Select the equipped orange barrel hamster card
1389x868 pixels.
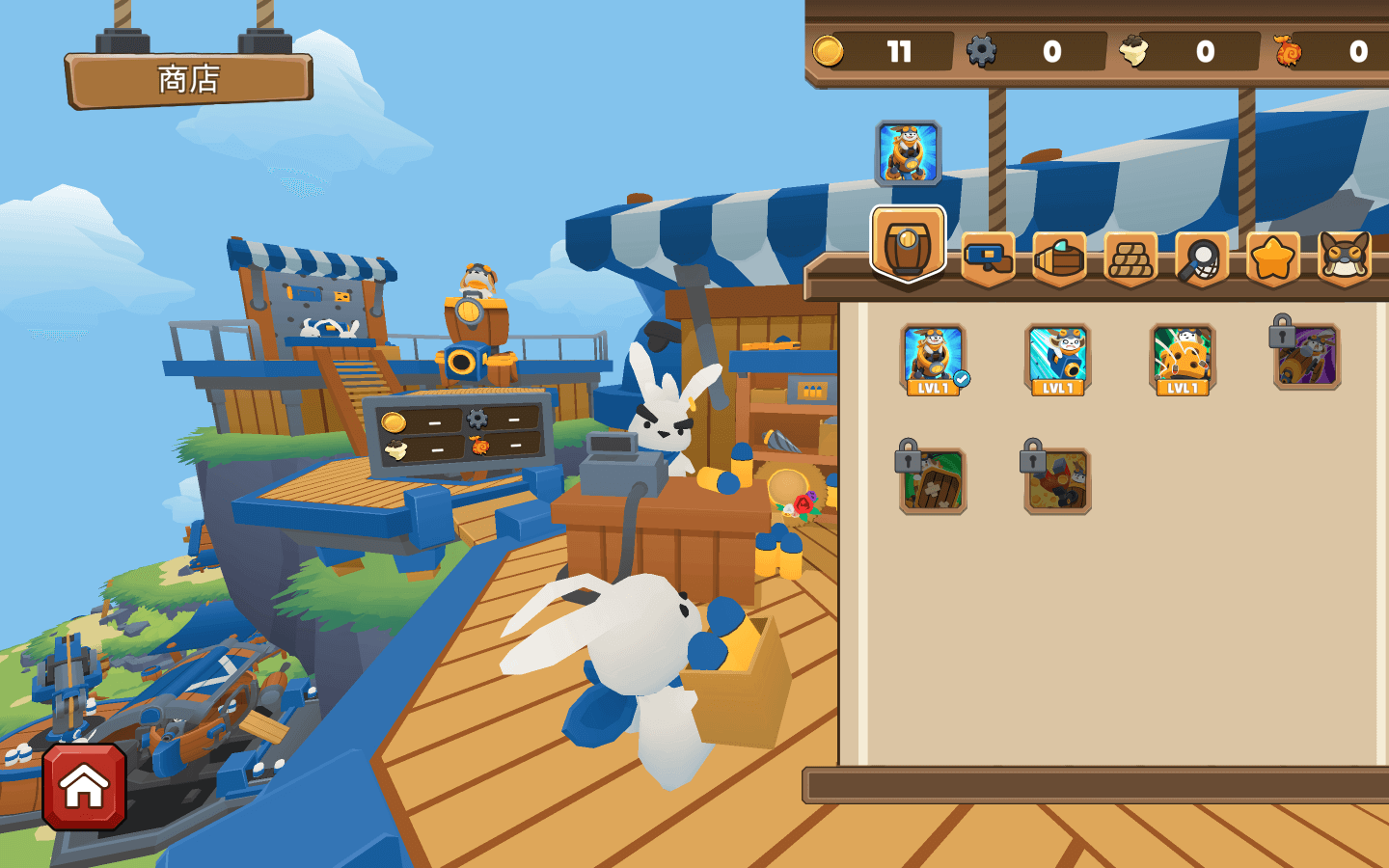(x=933, y=359)
